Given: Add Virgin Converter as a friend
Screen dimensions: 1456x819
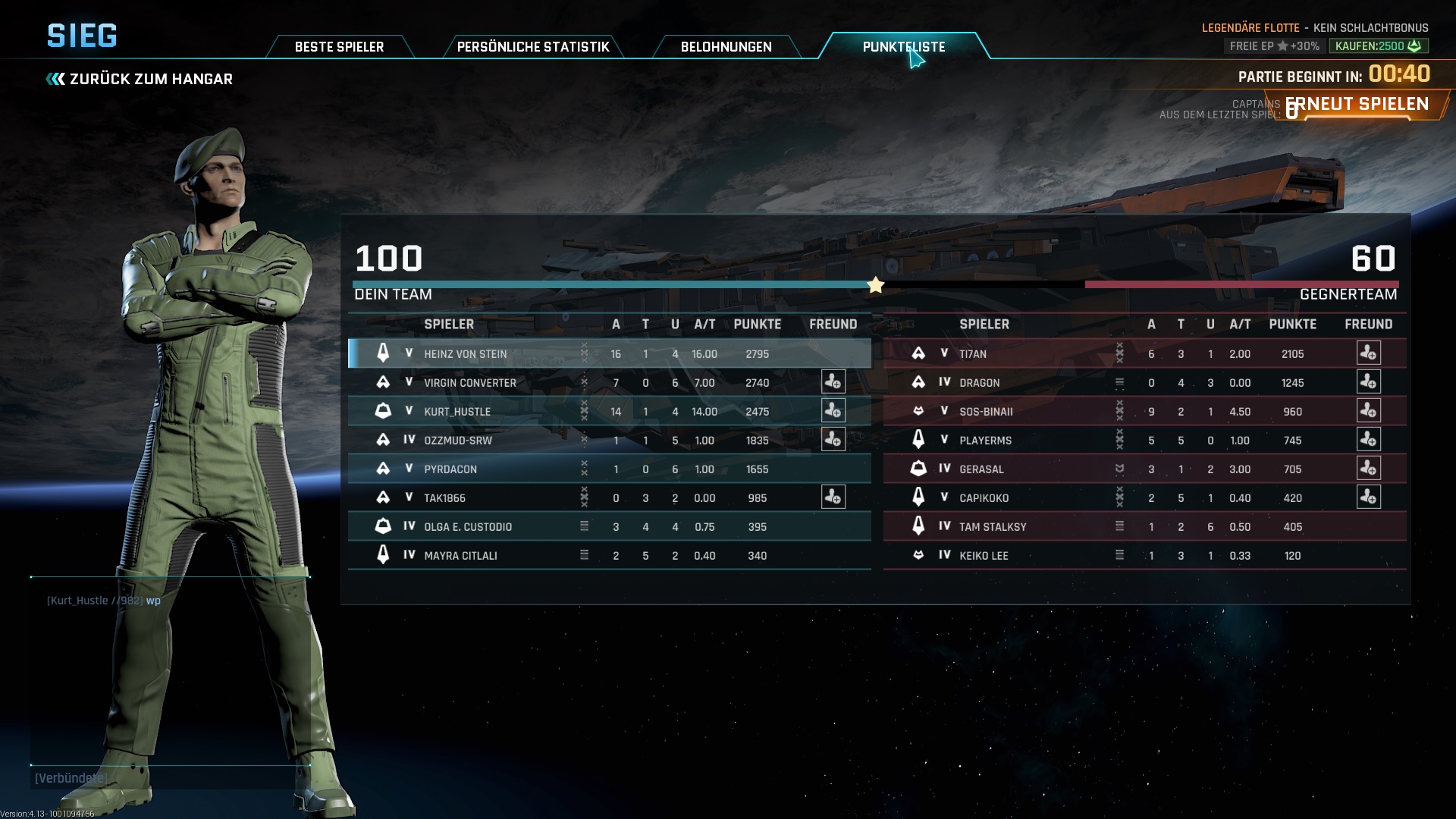Looking at the screenshot, I should [x=833, y=382].
